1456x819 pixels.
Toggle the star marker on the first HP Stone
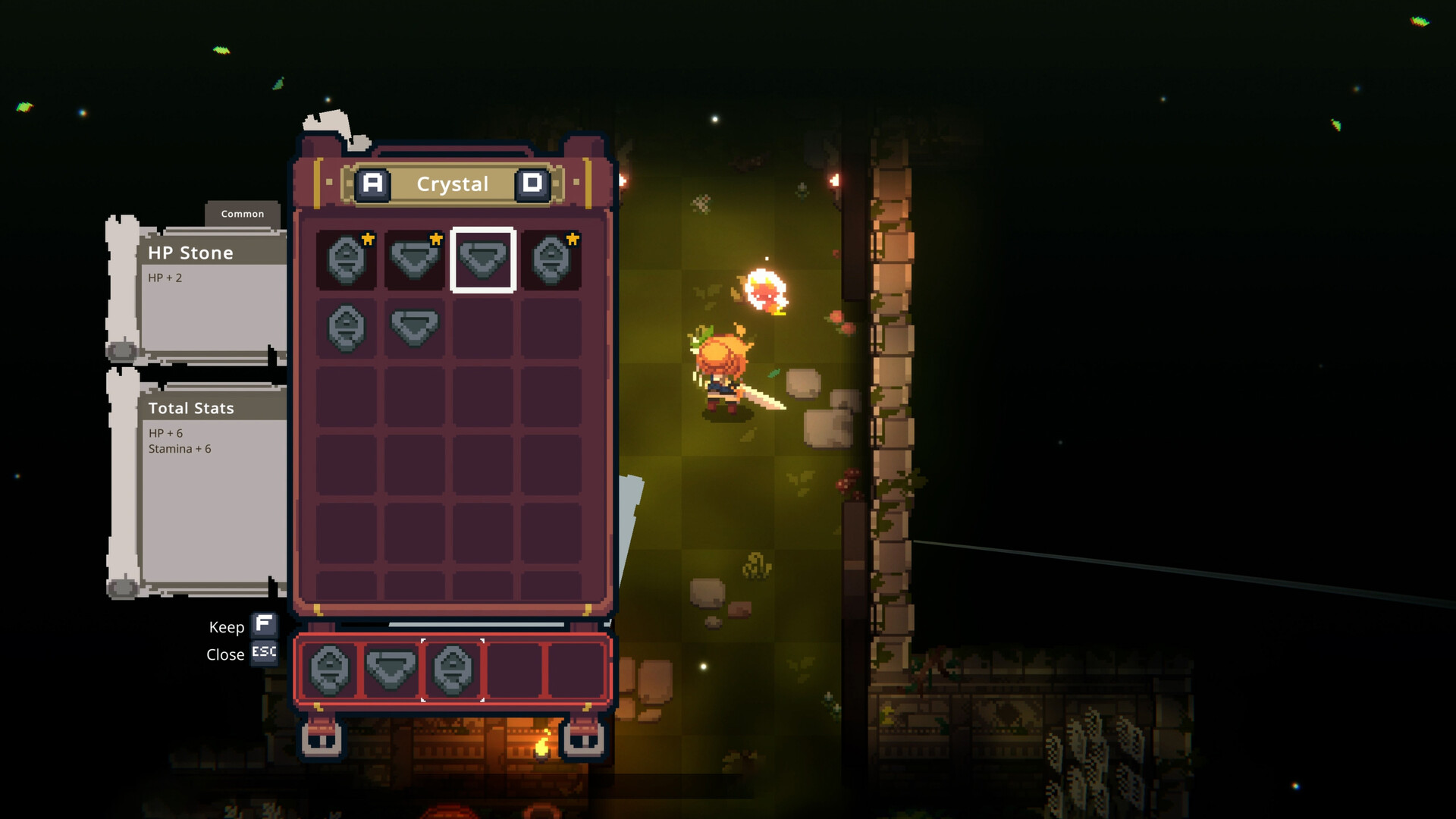point(366,240)
